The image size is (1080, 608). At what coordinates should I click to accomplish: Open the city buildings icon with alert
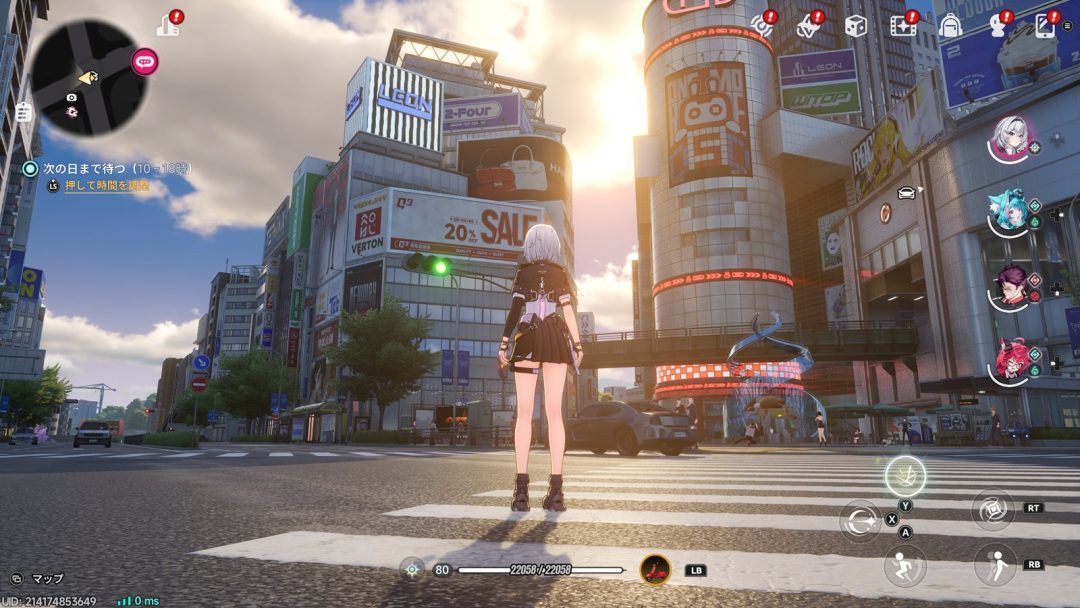(x=168, y=24)
